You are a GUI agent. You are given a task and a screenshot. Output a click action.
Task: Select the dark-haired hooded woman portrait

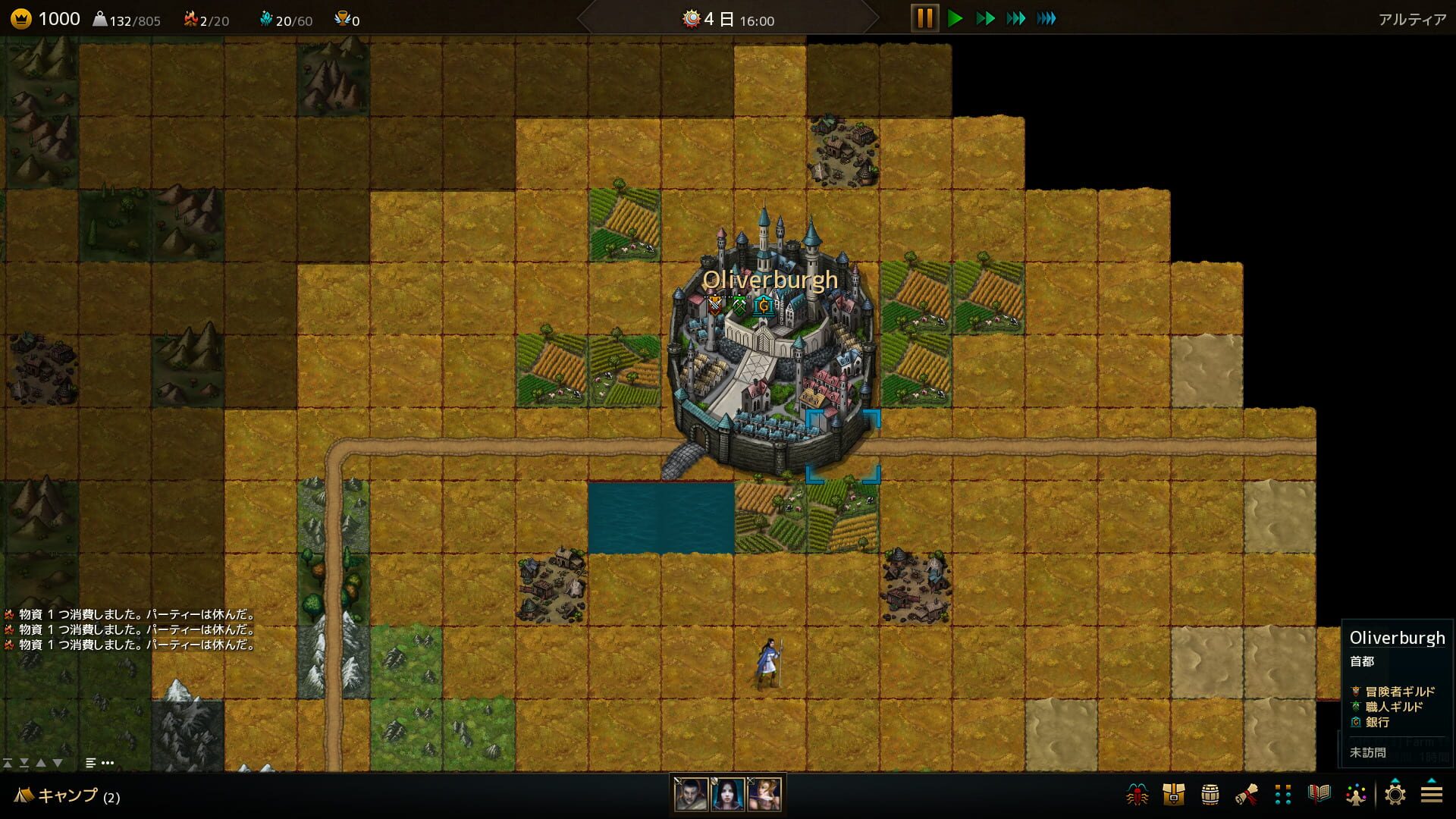tap(728, 794)
